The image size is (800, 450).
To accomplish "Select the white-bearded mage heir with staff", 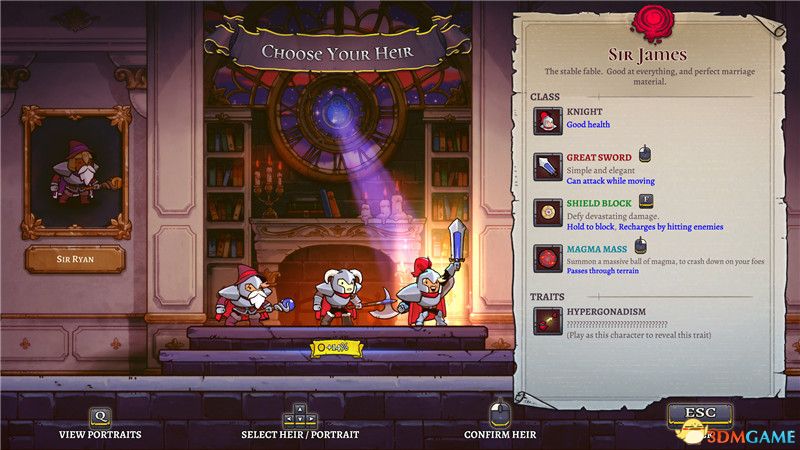I will pyautogui.click(x=248, y=295).
